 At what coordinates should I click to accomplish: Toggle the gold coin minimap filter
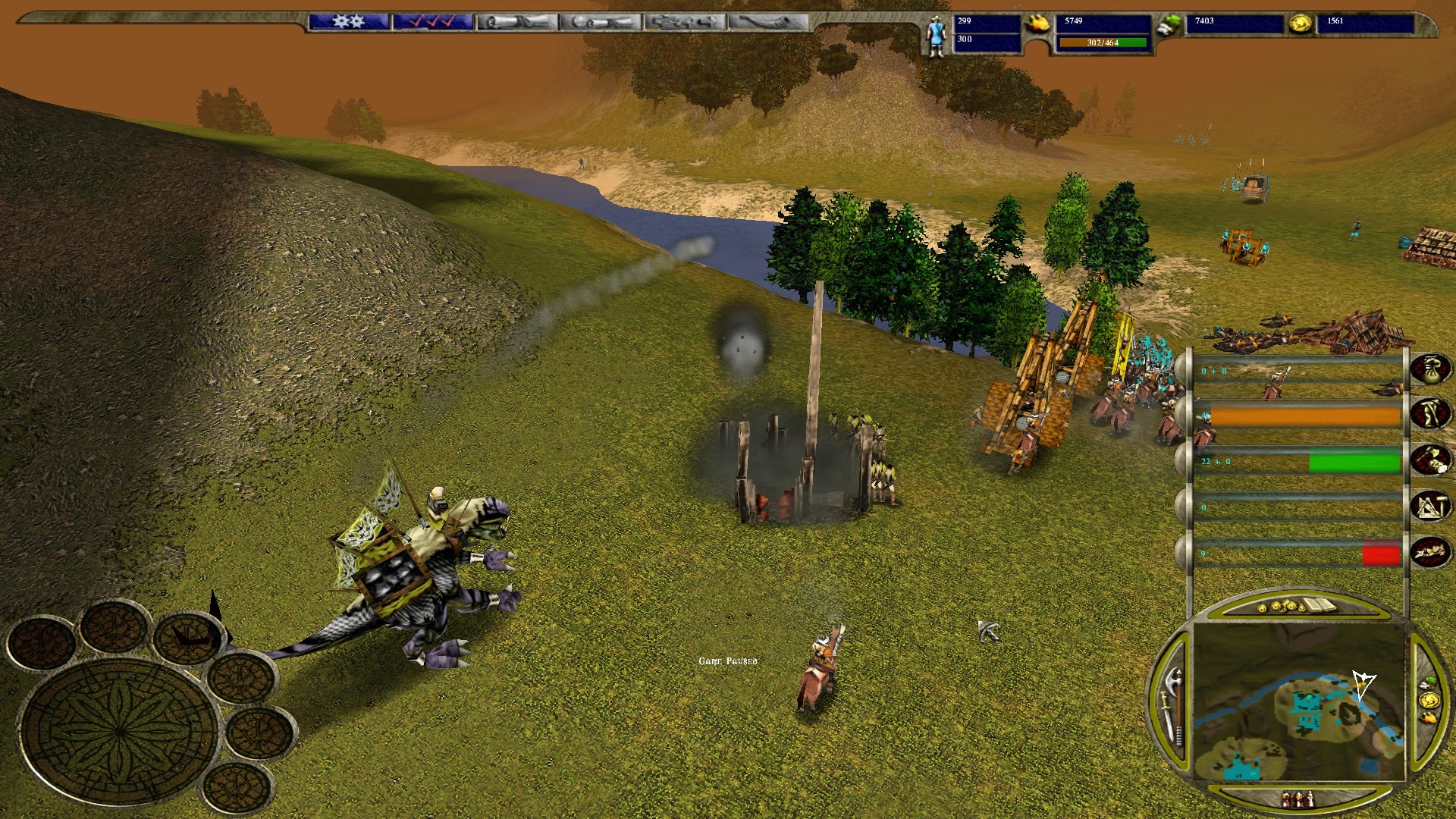click(1428, 698)
